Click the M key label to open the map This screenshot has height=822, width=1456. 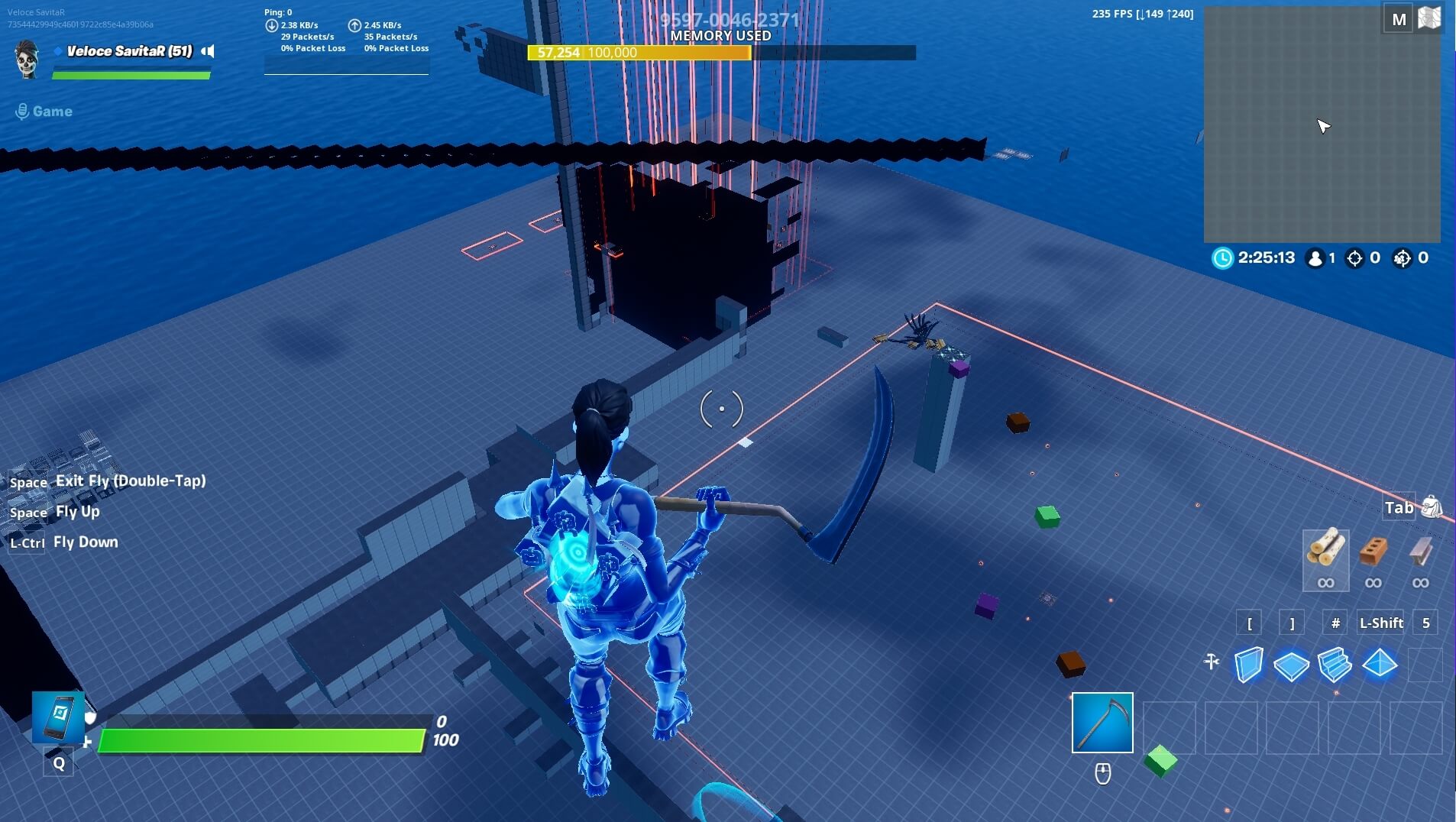1400,19
